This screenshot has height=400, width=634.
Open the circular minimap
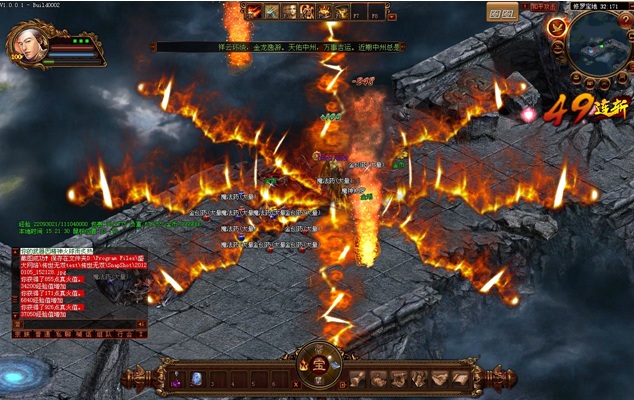(594, 47)
